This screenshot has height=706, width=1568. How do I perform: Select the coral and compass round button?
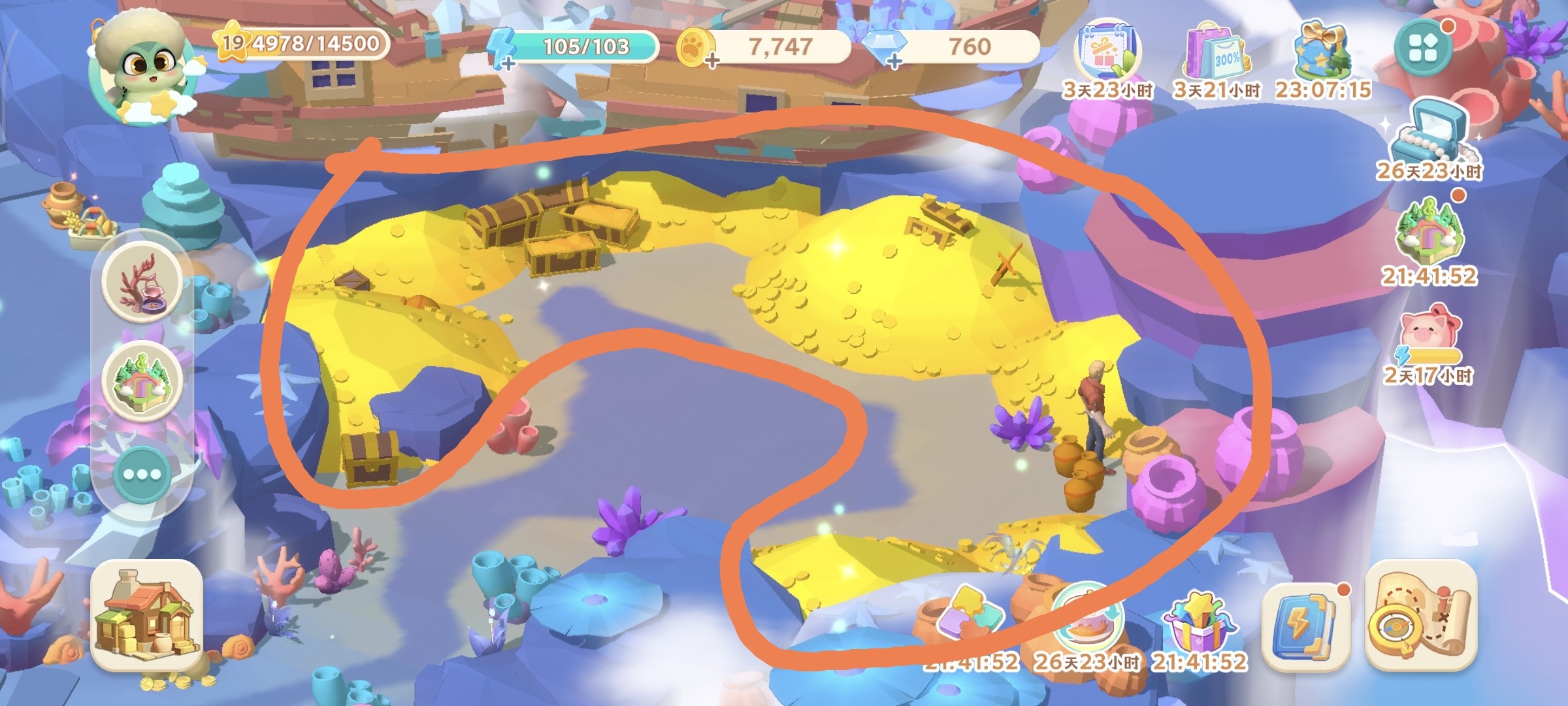142,281
